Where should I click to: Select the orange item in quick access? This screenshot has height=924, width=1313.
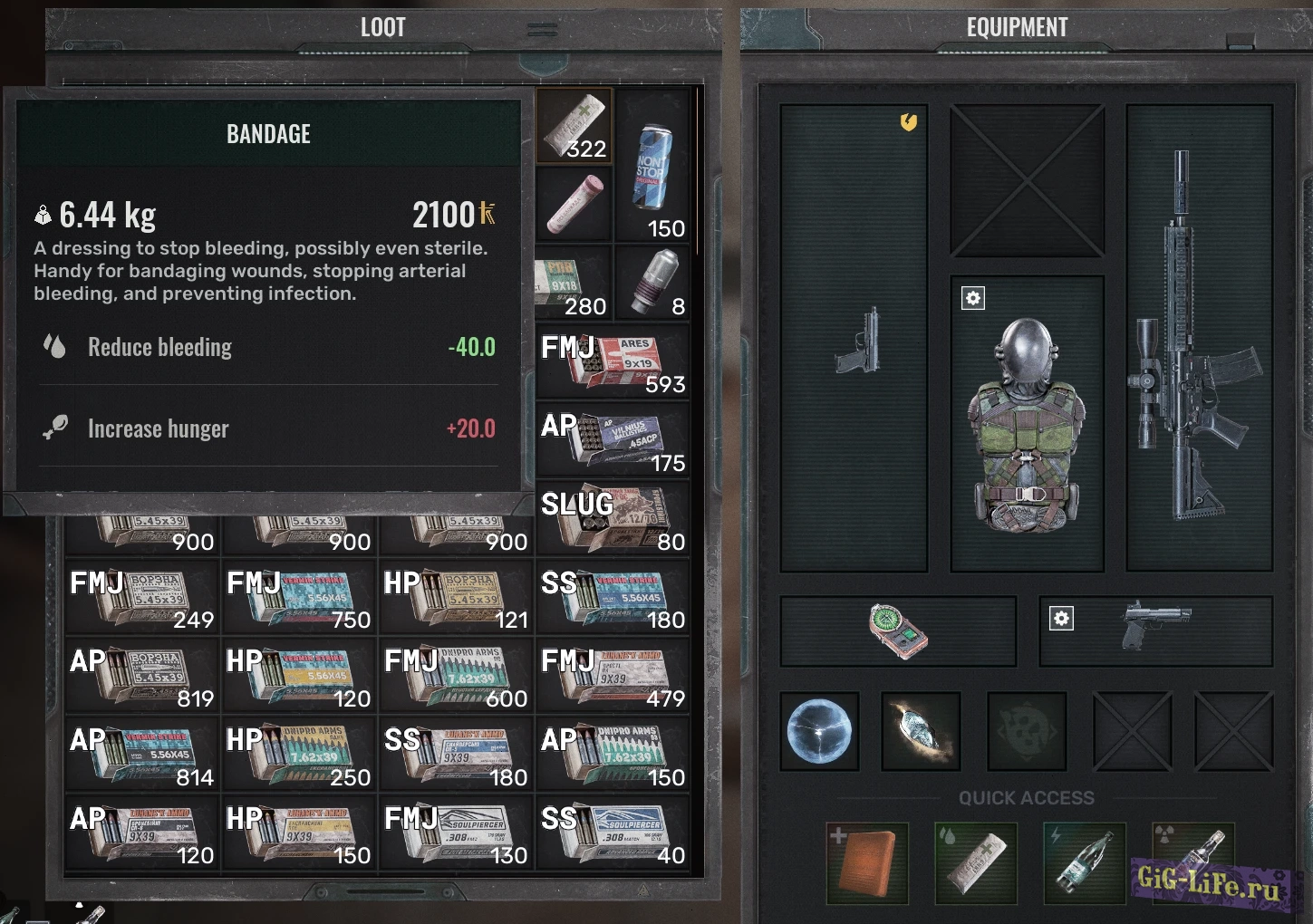867,862
